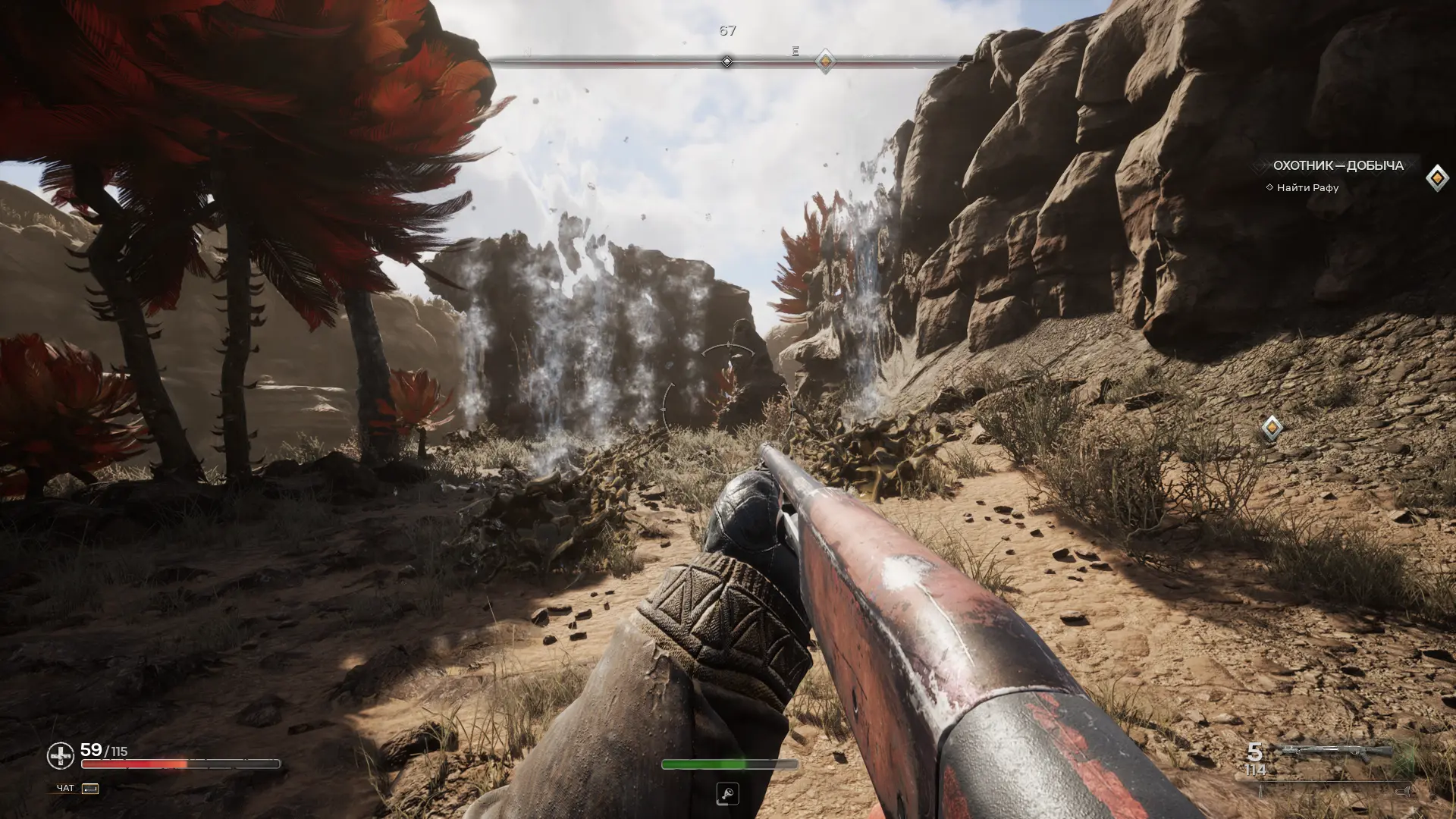This screenshot has width=1456, height=819.
Task: Select the equipped shotgun weapon icon
Action: tap(1336, 752)
